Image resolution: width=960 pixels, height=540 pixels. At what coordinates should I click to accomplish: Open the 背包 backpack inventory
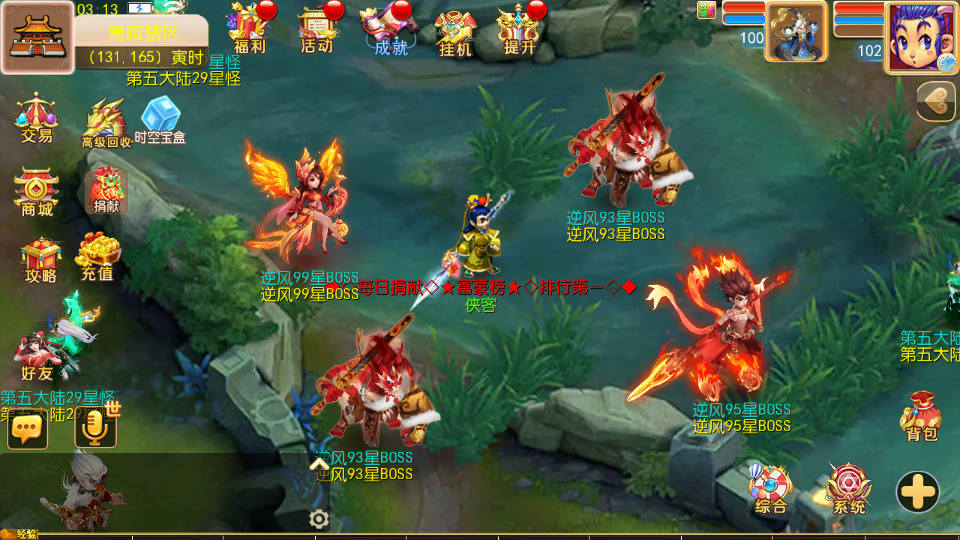pyautogui.click(x=921, y=415)
